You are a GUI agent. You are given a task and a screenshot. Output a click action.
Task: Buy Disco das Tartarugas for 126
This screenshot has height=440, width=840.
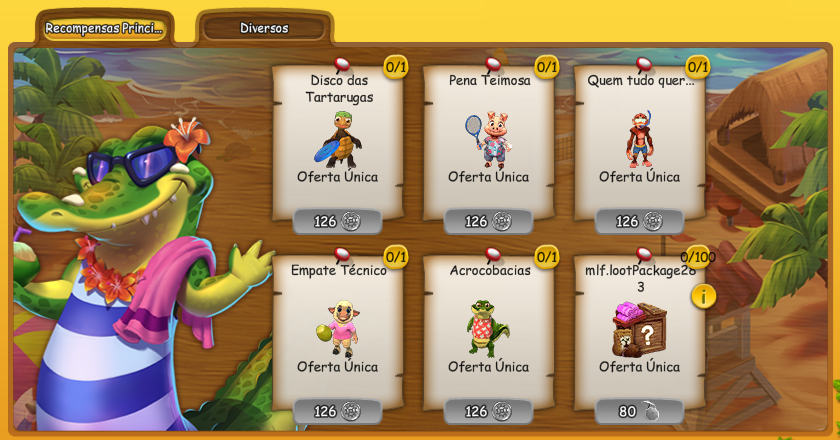pyautogui.click(x=337, y=221)
